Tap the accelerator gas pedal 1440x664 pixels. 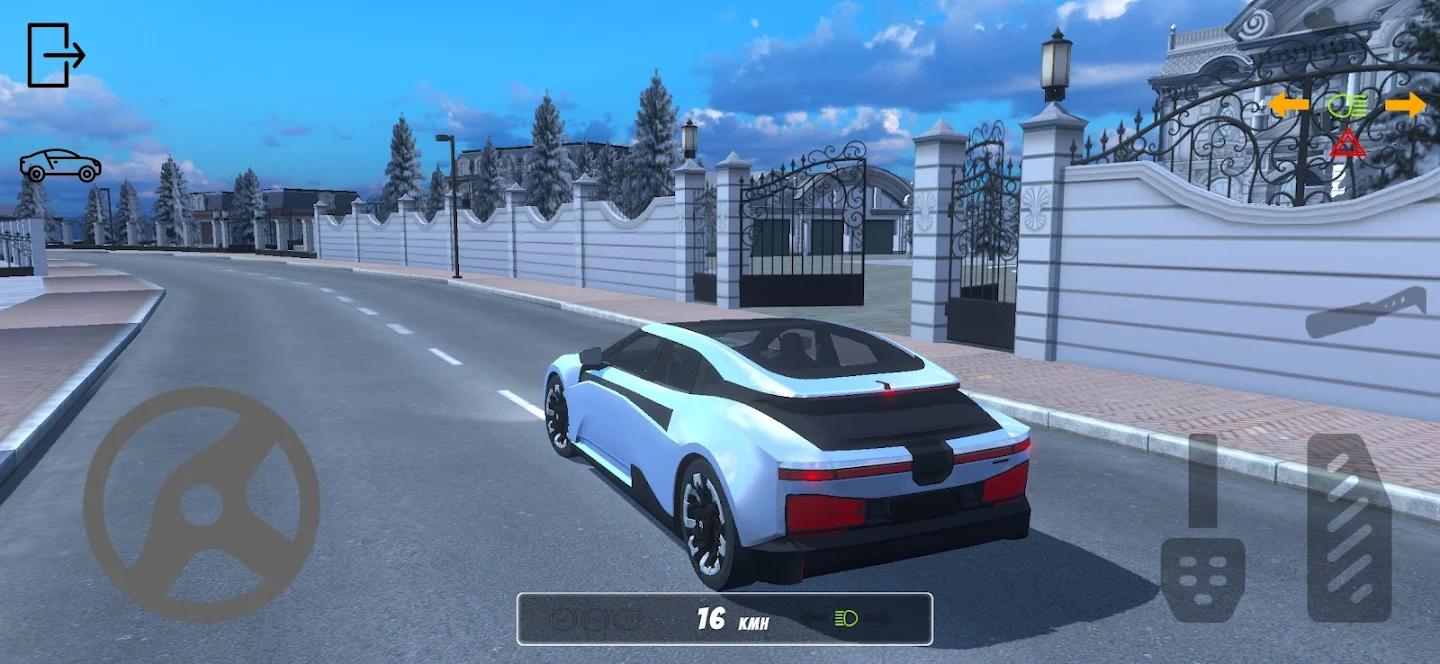(1349, 528)
